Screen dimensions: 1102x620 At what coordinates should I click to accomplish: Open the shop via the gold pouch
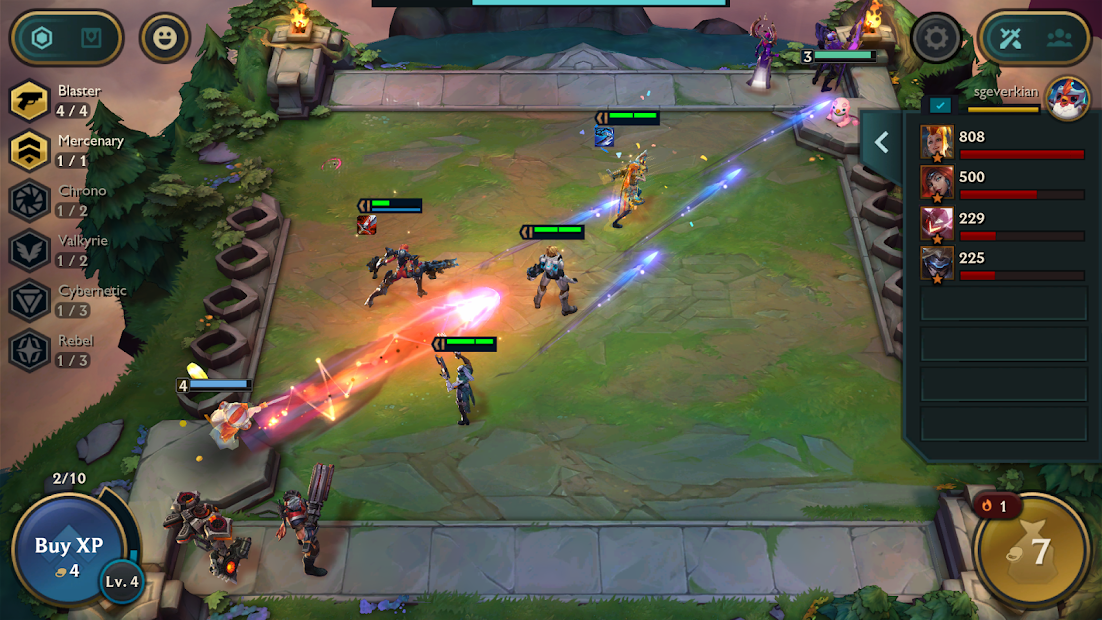tap(1031, 550)
